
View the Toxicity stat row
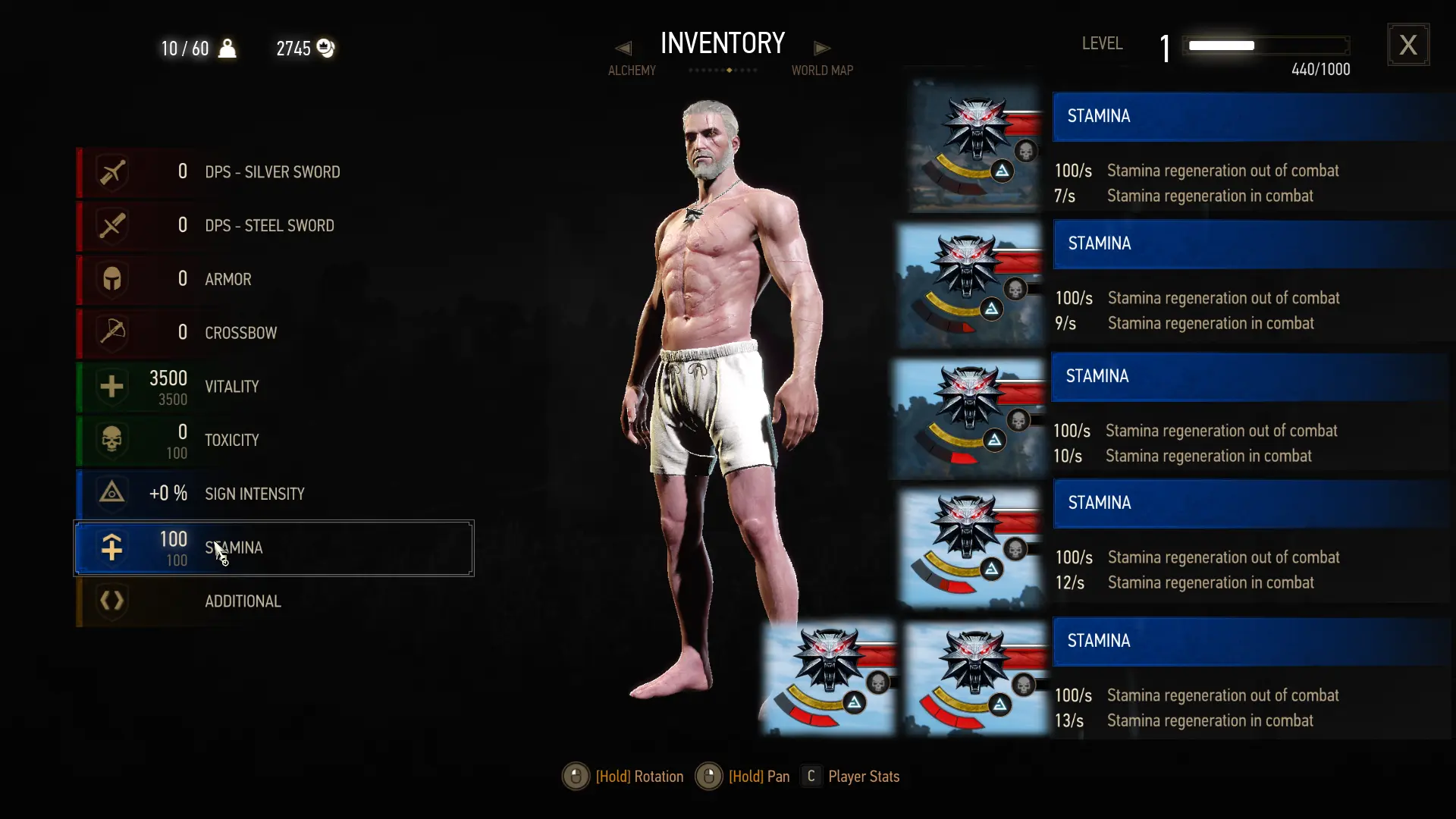tap(273, 441)
